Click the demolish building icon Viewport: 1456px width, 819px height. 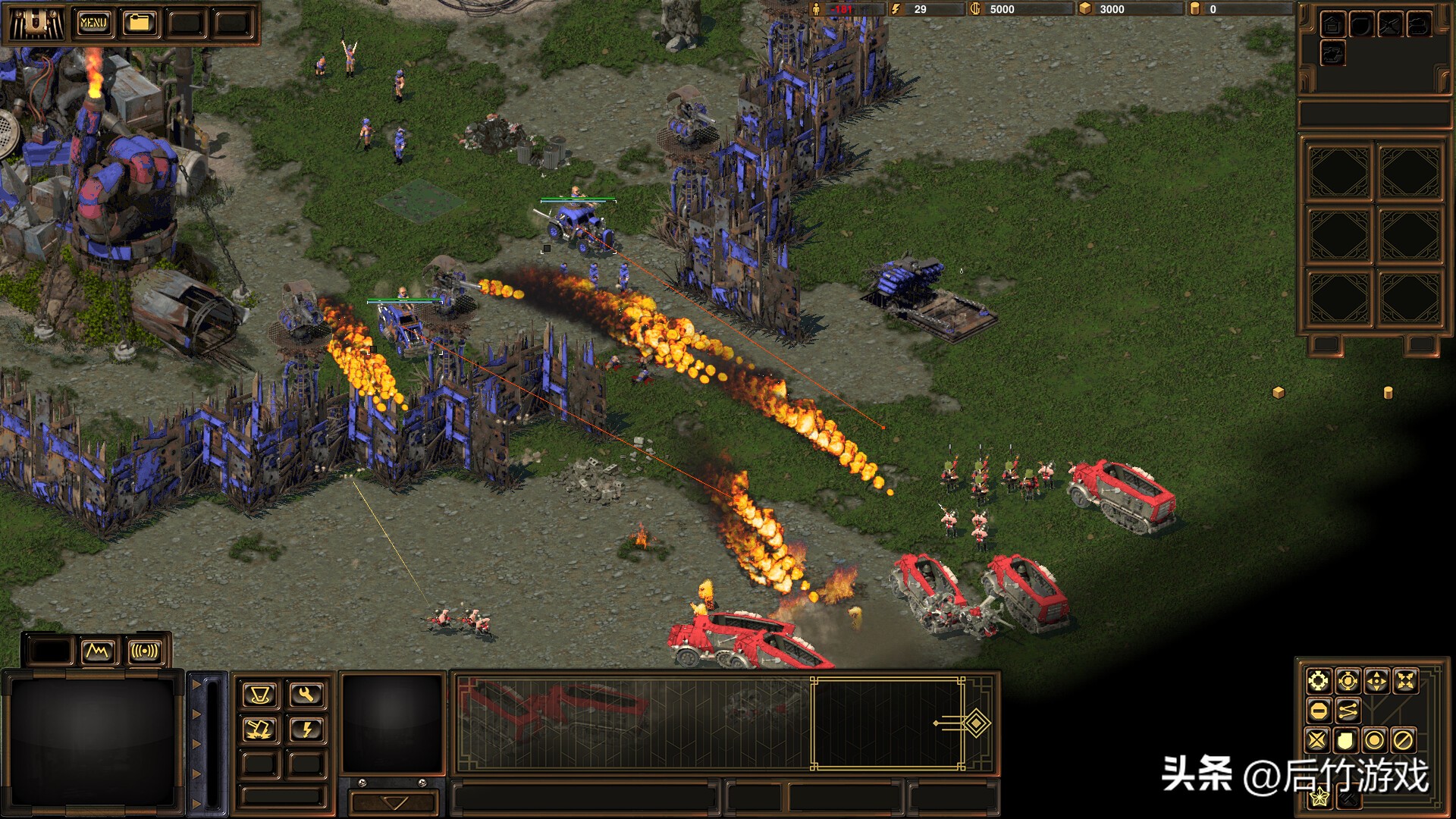(x=259, y=729)
